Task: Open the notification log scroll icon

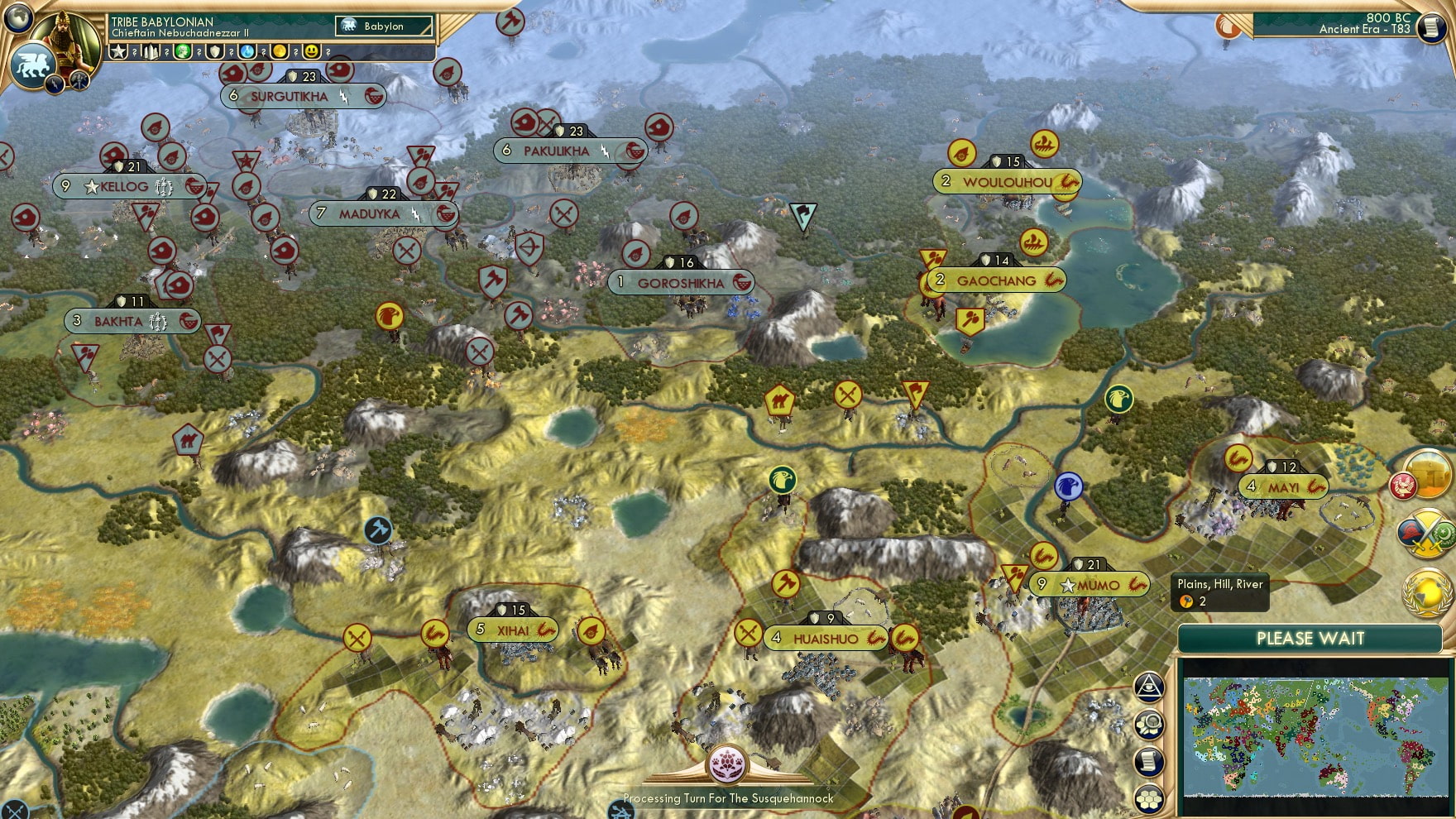Action: pyautogui.click(x=1149, y=762)
